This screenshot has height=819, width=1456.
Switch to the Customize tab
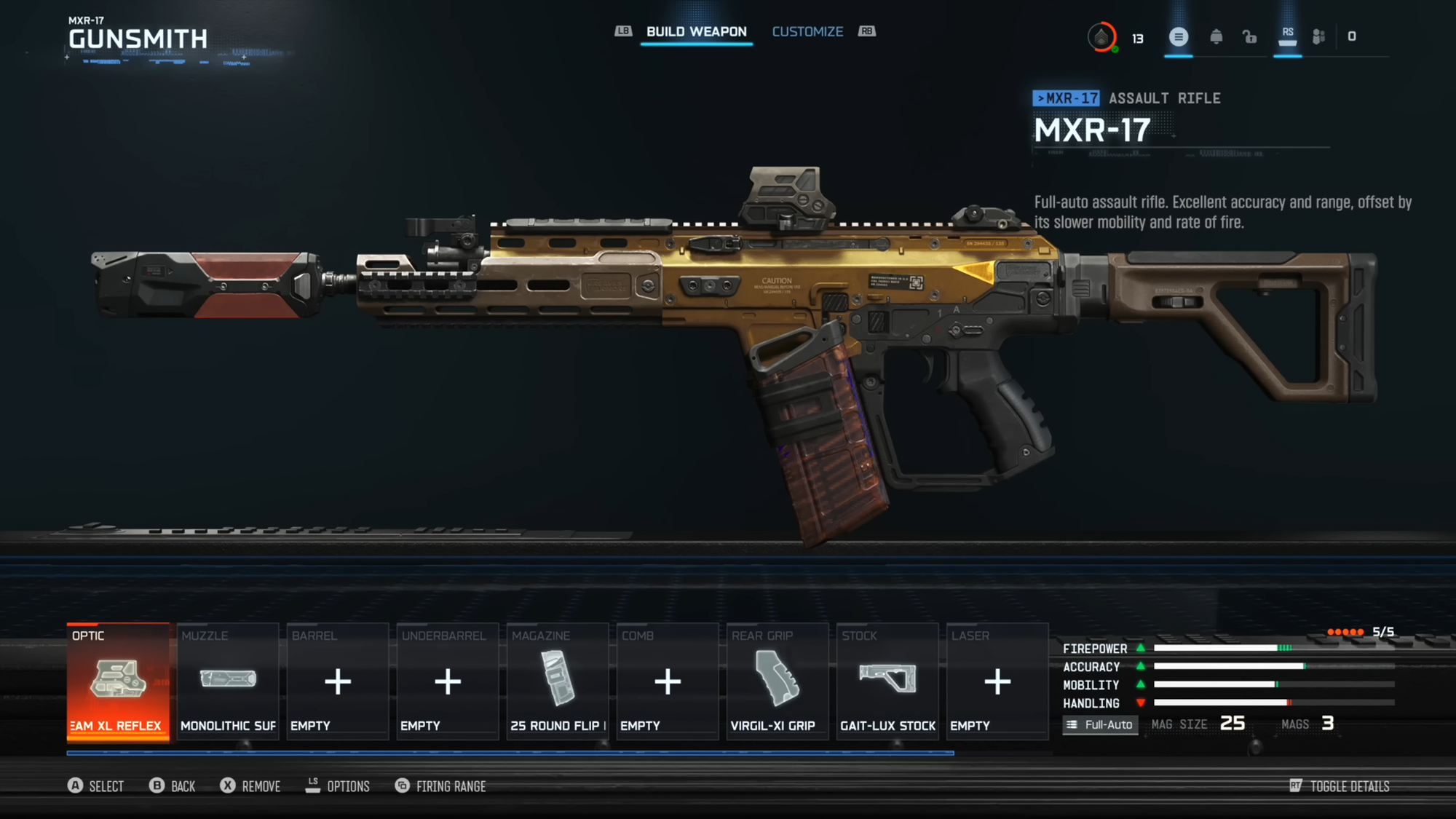[x=807, y=31]
